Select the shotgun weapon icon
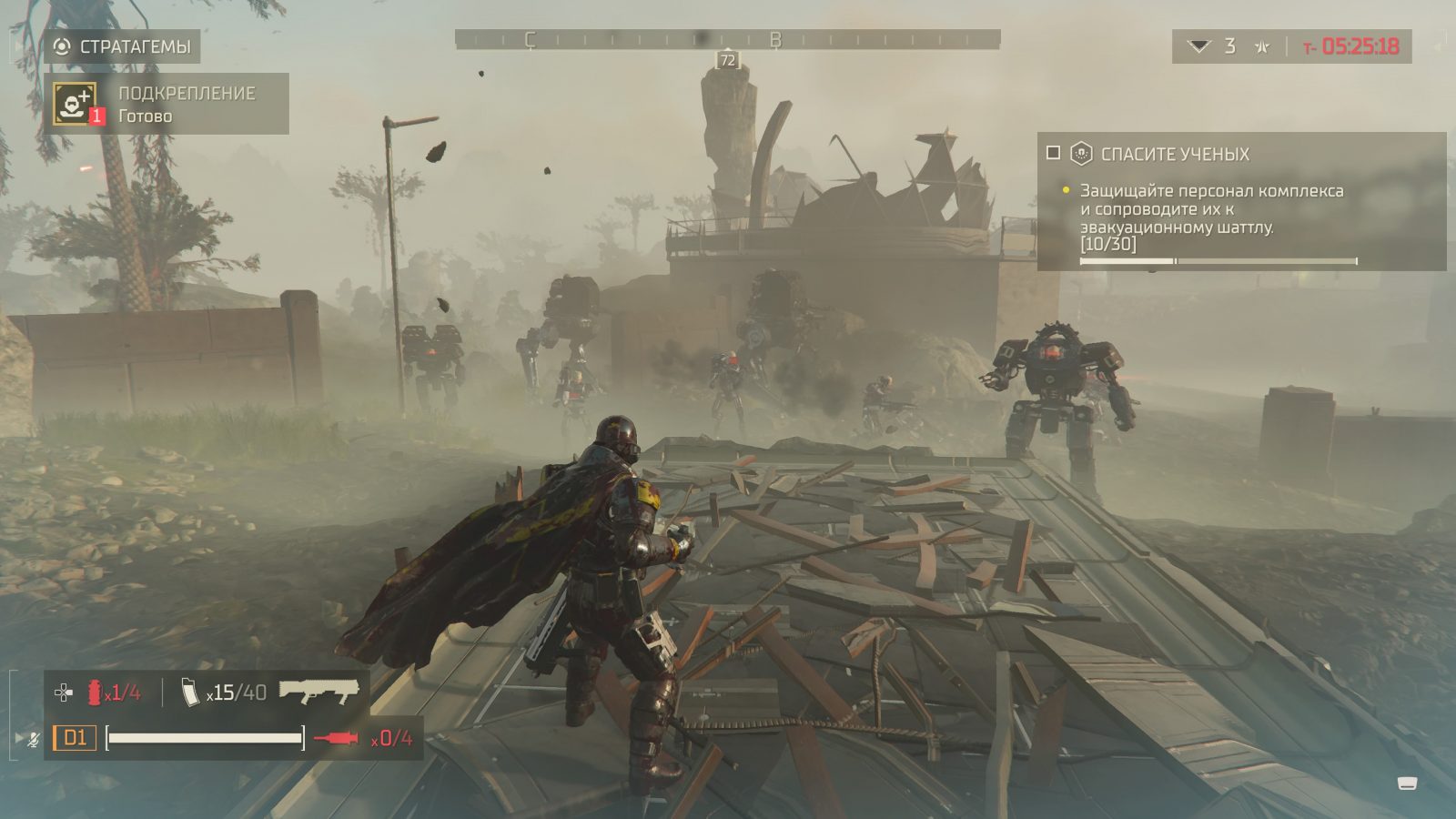Screen dimensions: 1456x819 [318, 692]
